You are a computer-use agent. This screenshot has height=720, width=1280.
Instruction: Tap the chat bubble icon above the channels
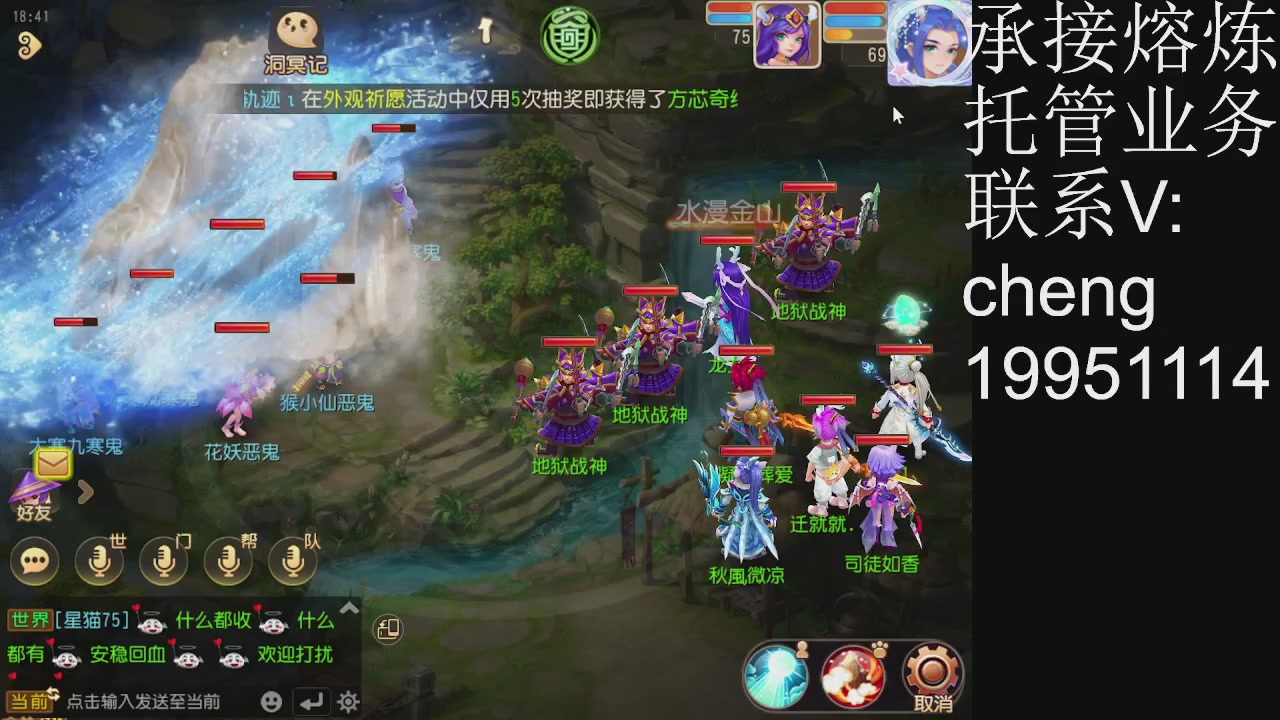point(35,561)
